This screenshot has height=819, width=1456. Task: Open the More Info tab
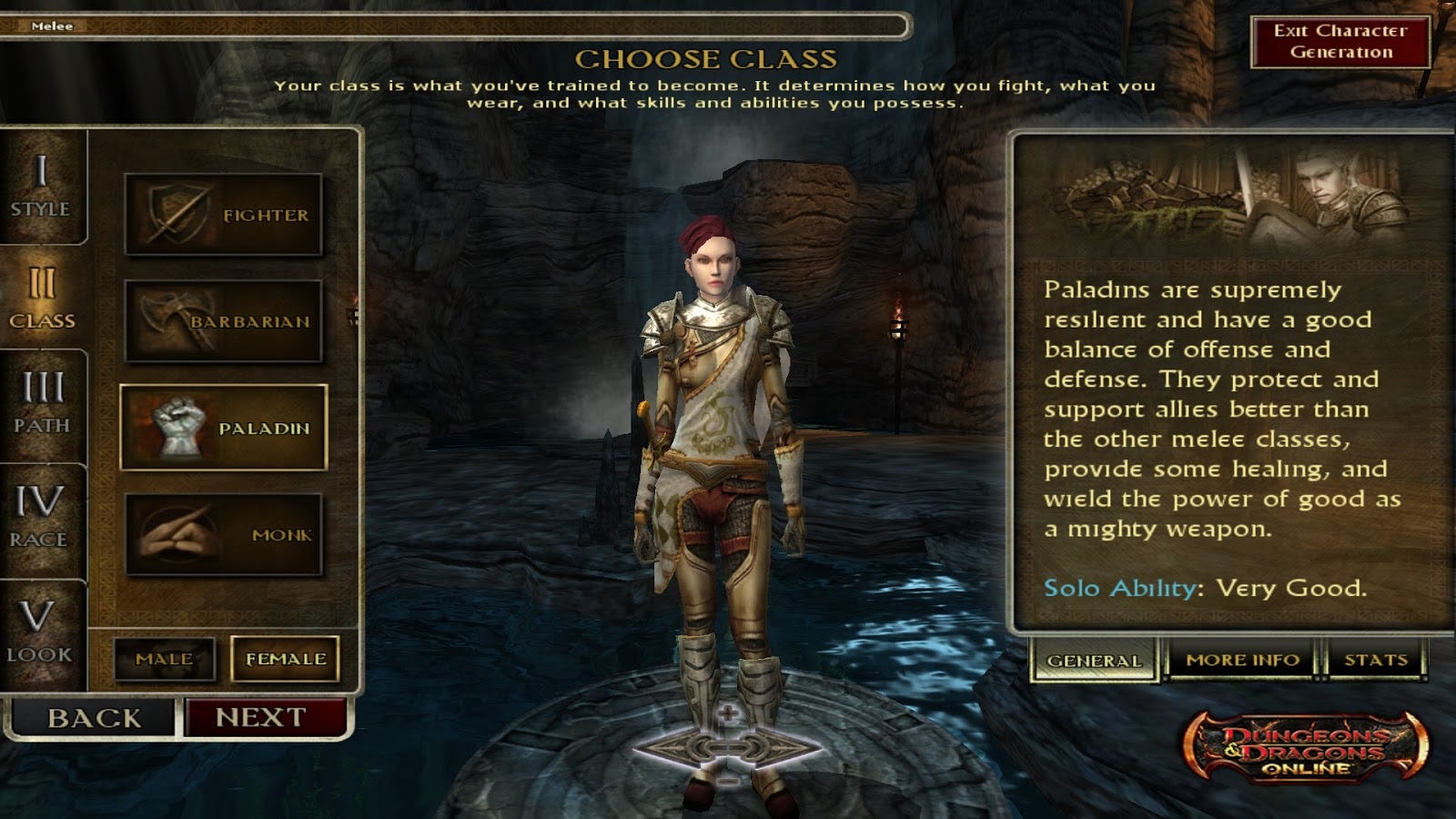tap(1242, 660)
